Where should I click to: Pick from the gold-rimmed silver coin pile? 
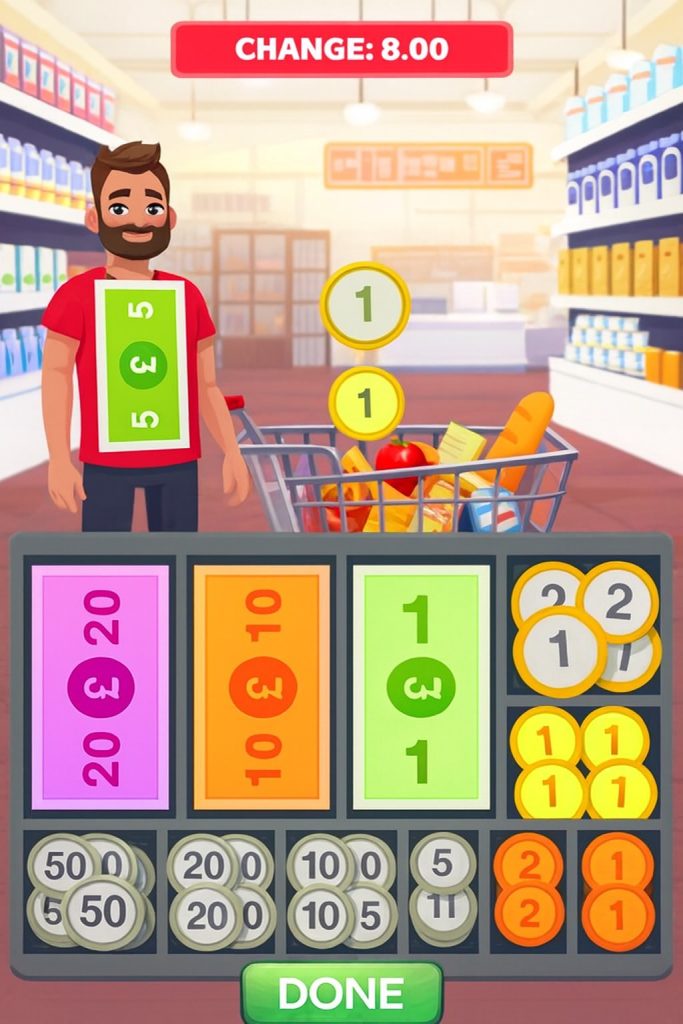[584, 626]
